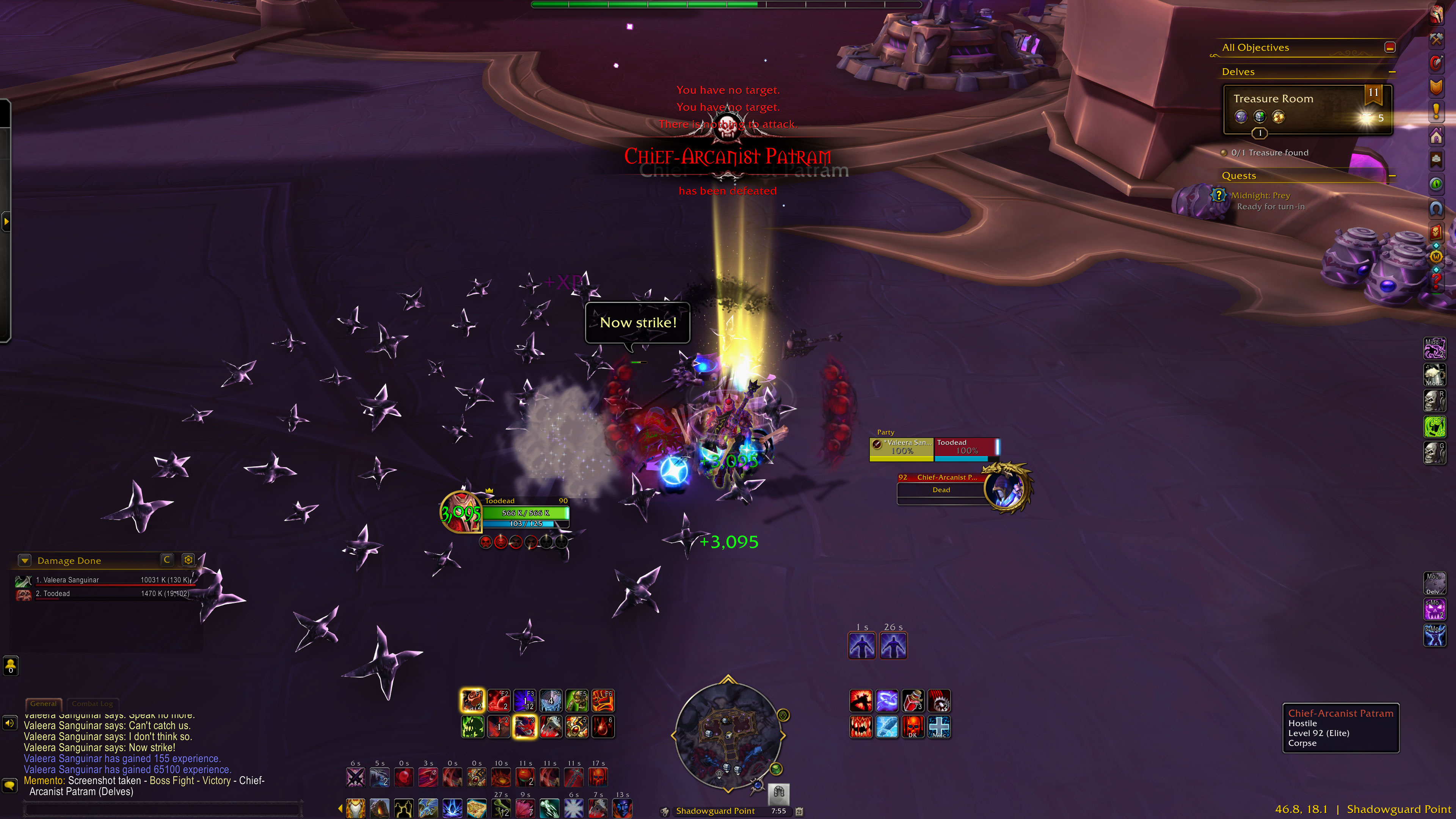Select the General chat tab
Screen dimensions: 1456x819
tap(44, 704)
